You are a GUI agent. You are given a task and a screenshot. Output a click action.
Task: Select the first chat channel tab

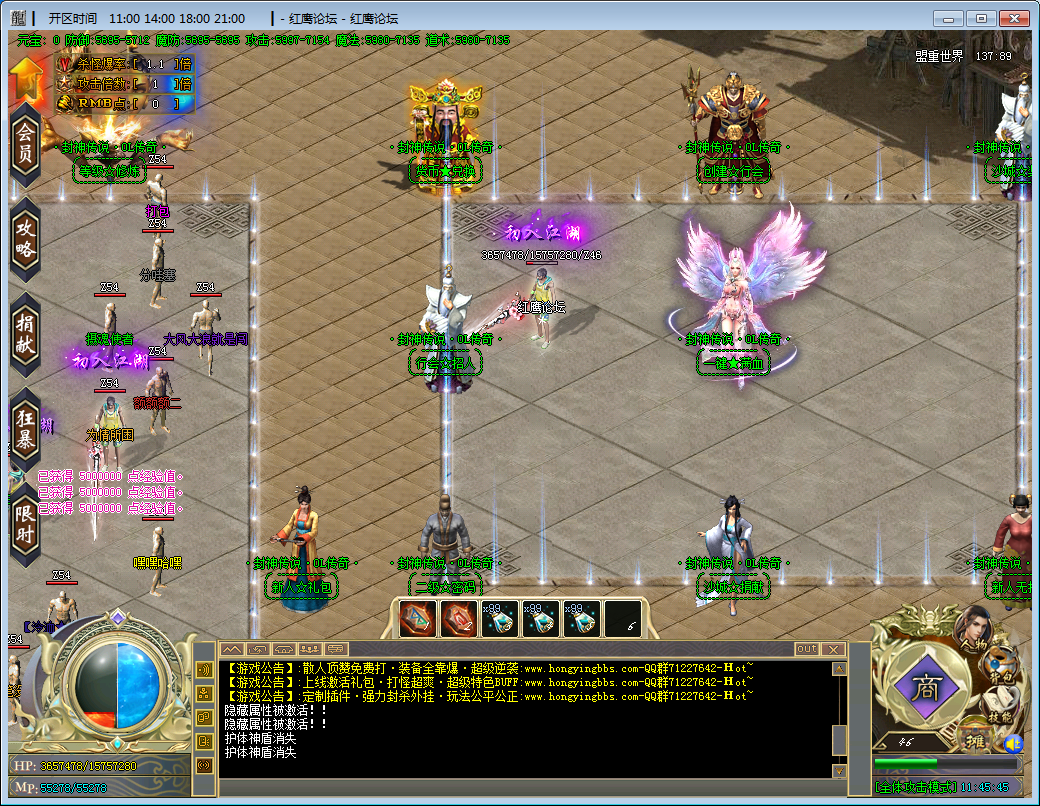pos(231,649)
